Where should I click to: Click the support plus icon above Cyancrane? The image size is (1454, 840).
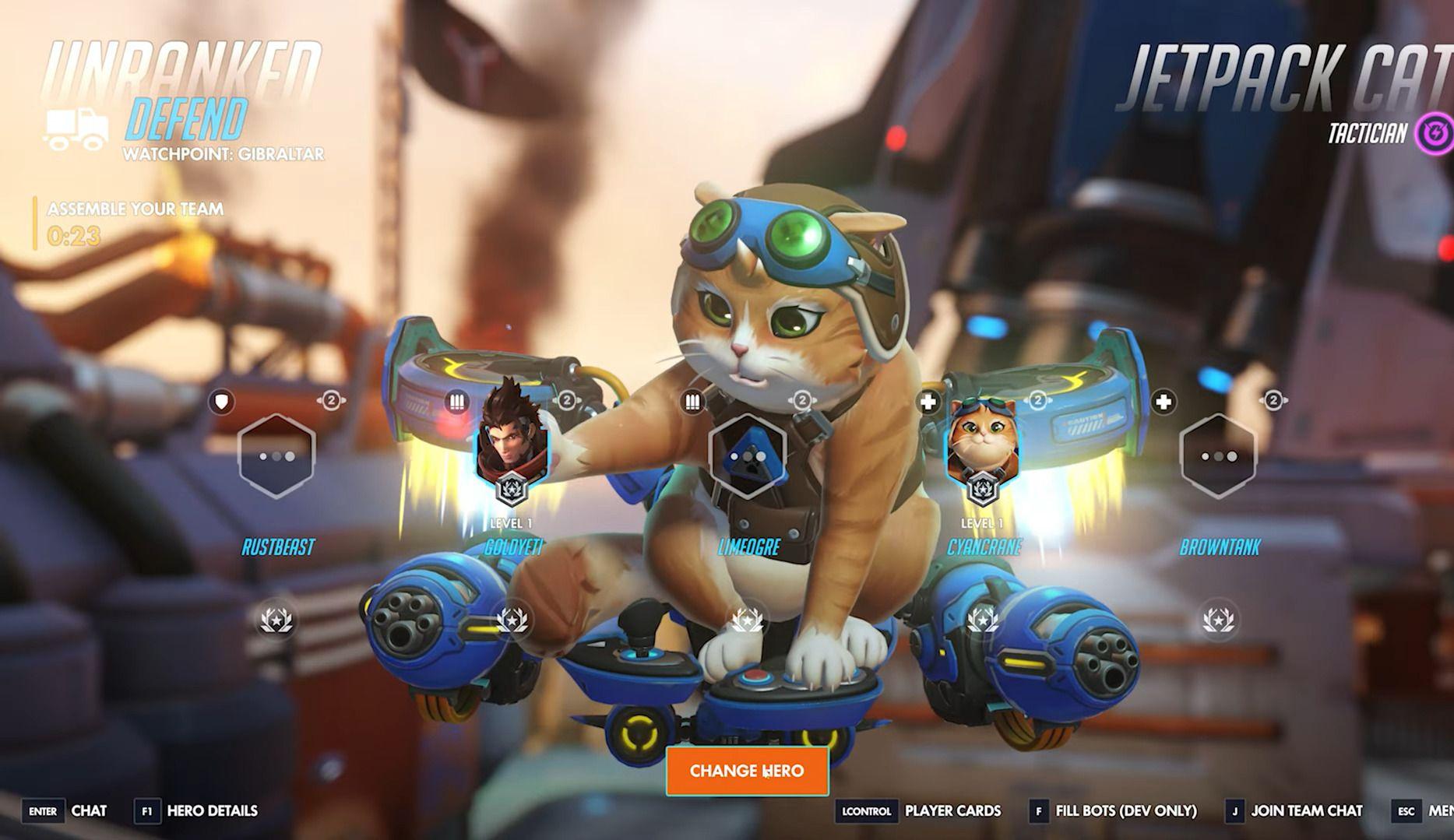click(x=928, y=403)
